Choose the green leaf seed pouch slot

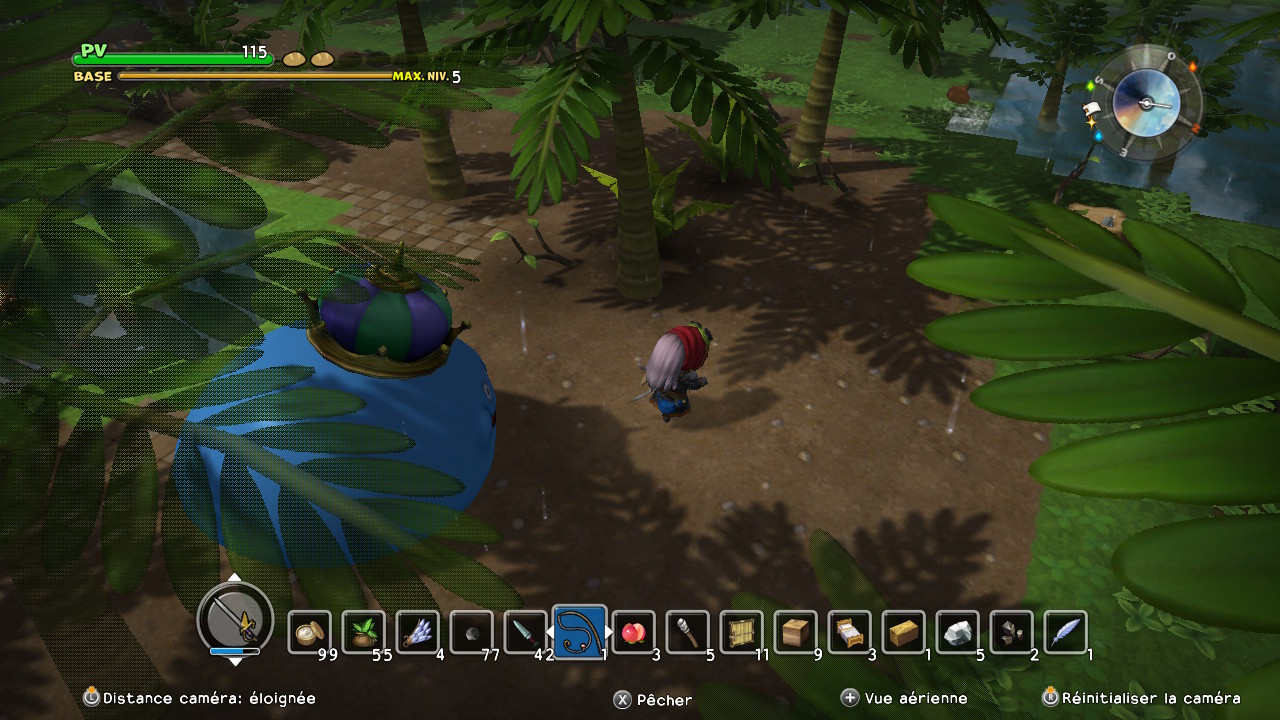[363, 632]
